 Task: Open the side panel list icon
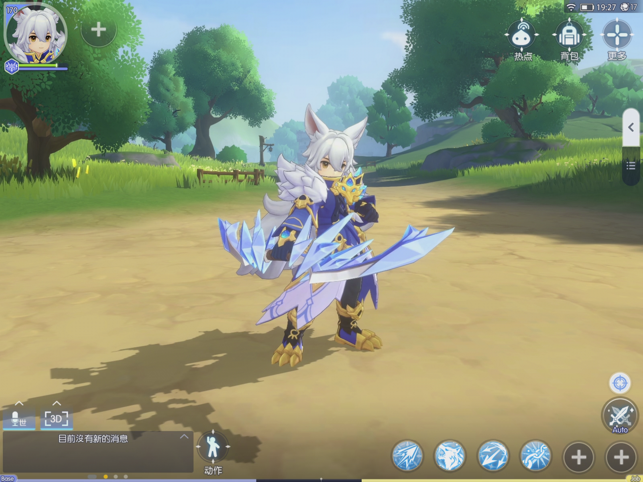click(x=630, y=166)
